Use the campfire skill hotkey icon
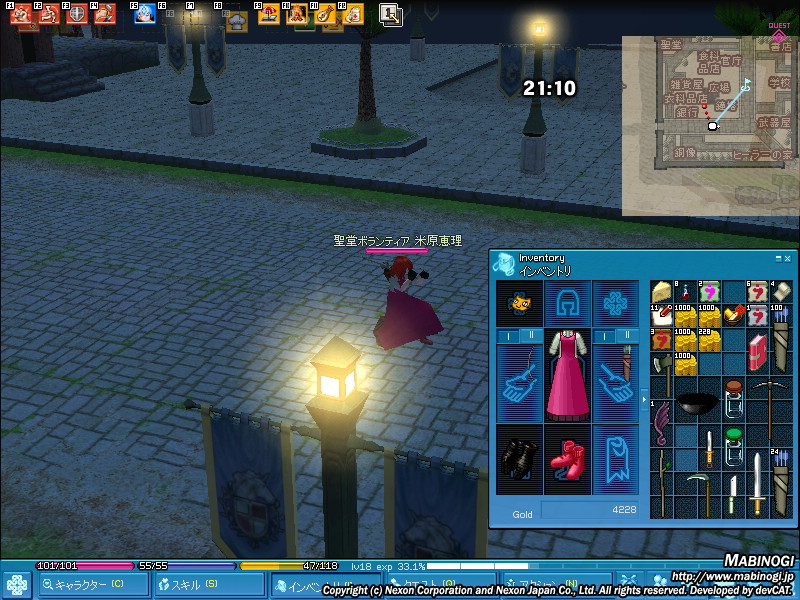The width and height of the screenshot is (800, 600). [296, 15]
